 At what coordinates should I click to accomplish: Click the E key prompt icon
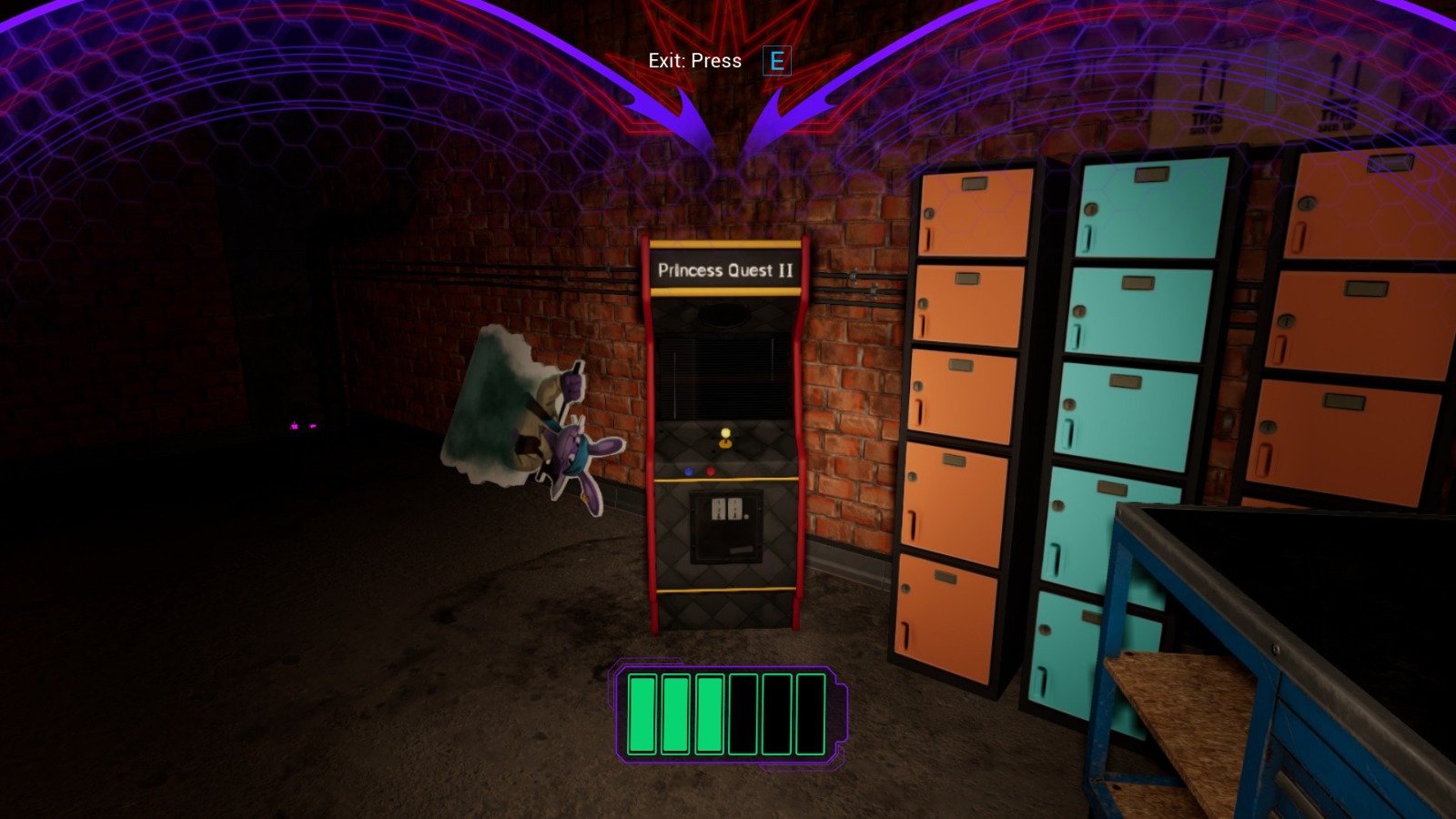click(776, 62)
